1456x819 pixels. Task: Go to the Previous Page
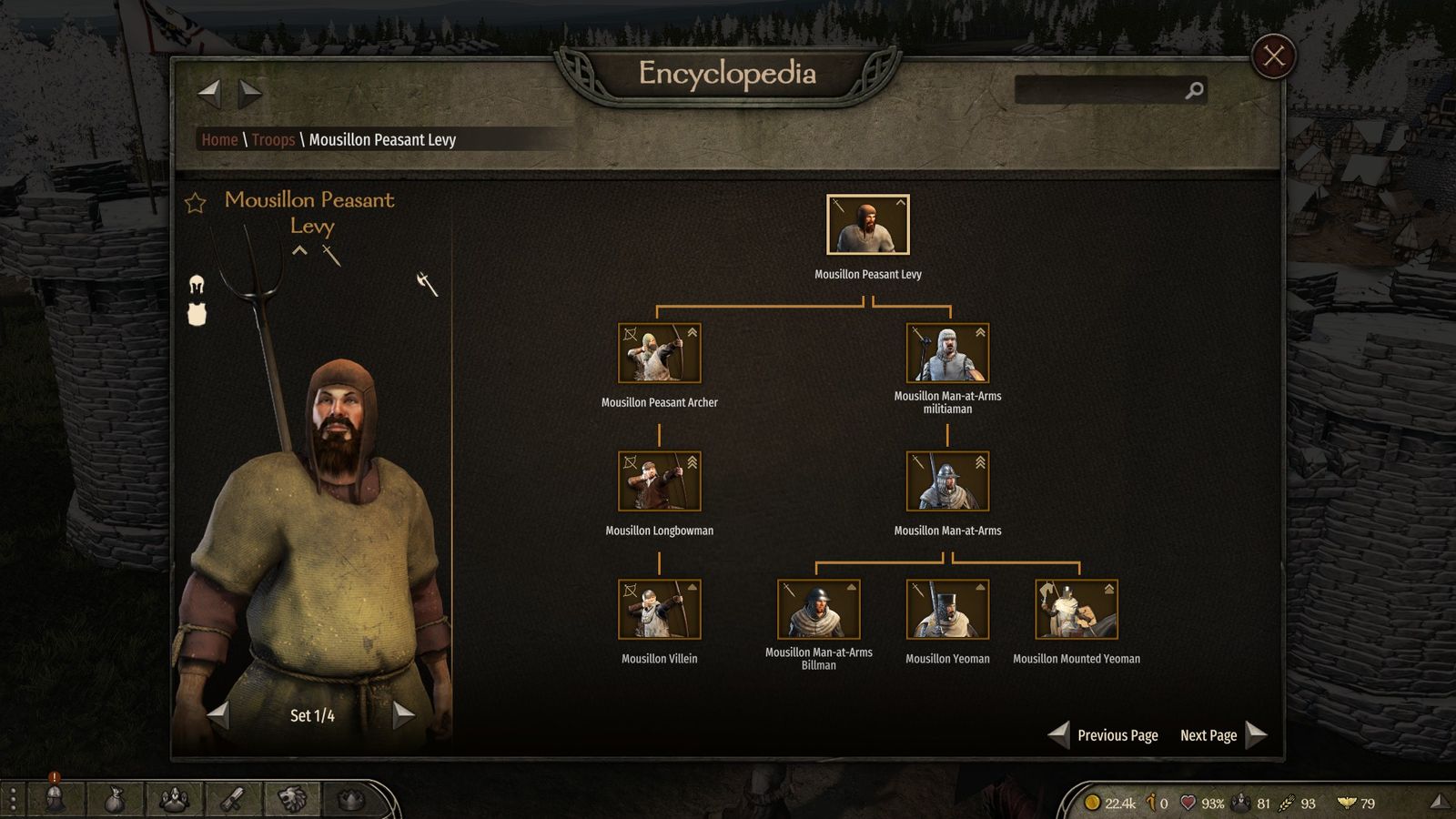point(1105,734)
